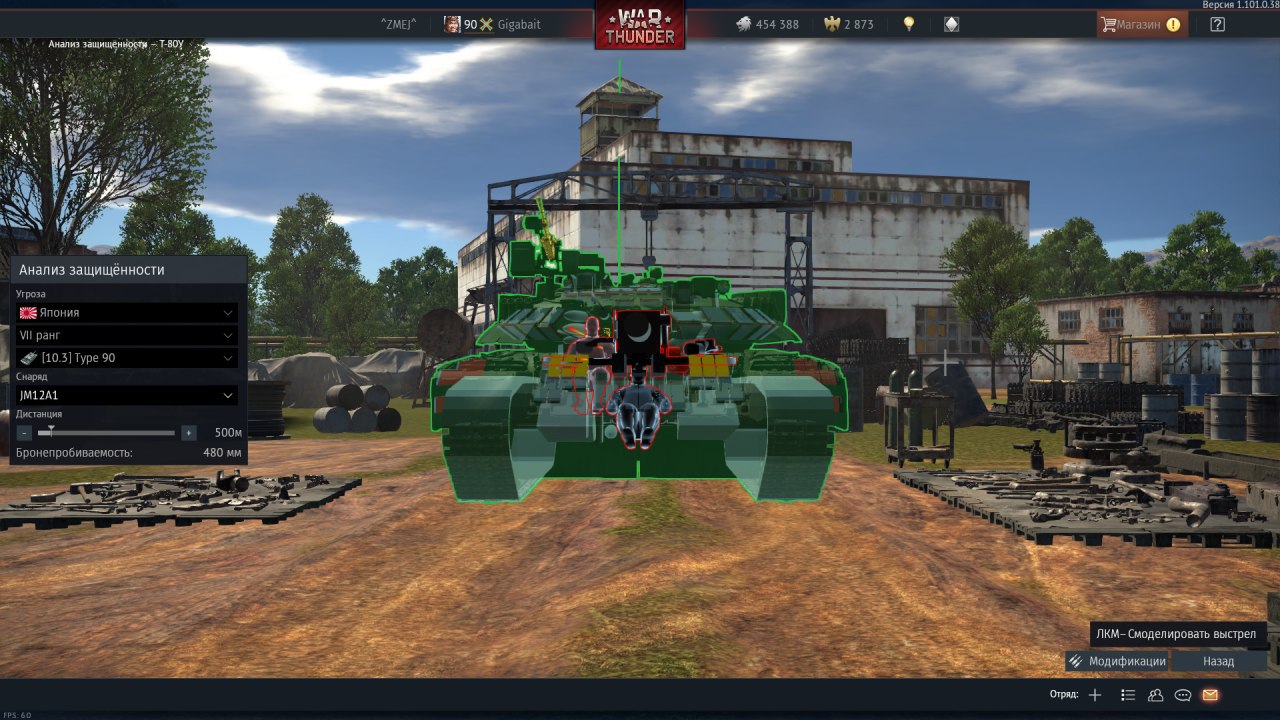Click the light bulb icon

(909, 24)
